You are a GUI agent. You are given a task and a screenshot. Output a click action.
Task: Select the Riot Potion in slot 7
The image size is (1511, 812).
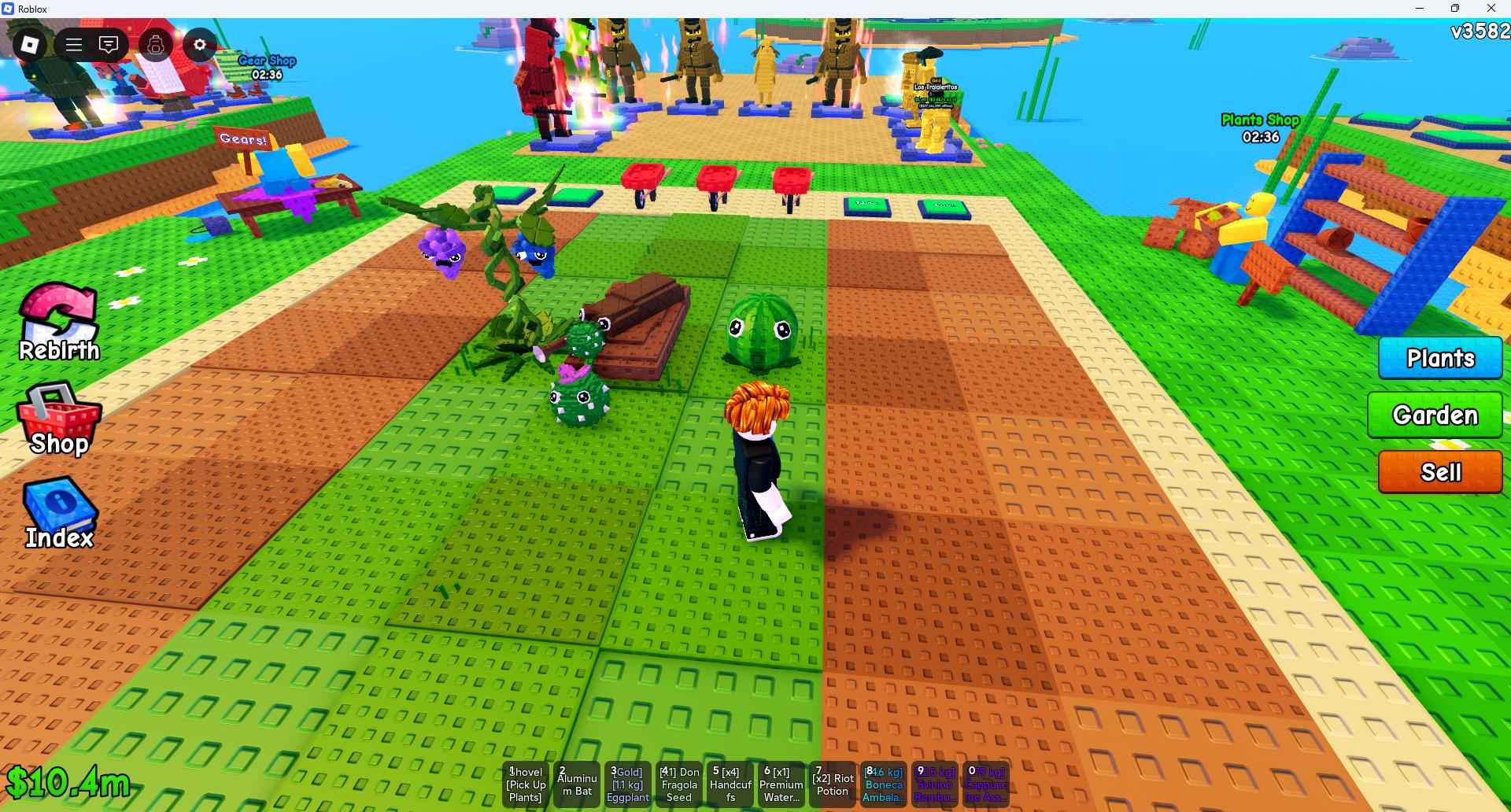pyautogui.click(x=832, y=784)
